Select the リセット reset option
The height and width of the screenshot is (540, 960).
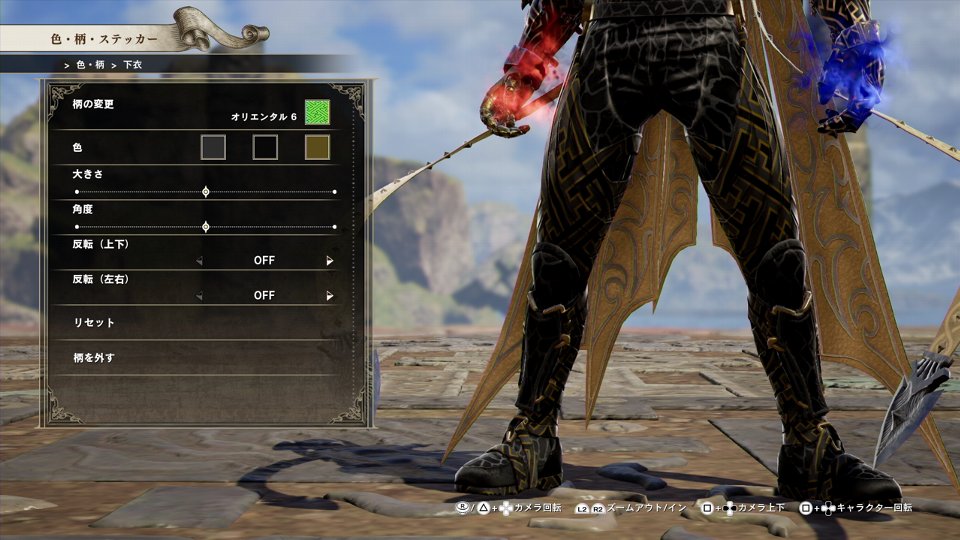96,323
